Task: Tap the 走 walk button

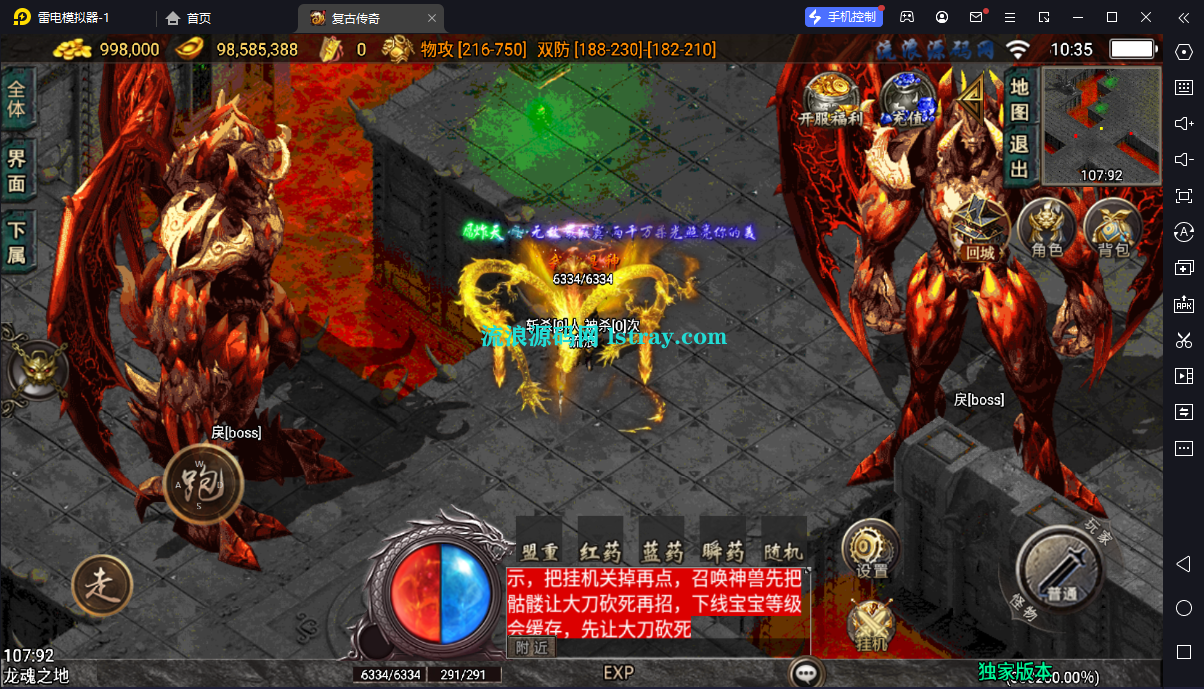Action: point(102,584)
